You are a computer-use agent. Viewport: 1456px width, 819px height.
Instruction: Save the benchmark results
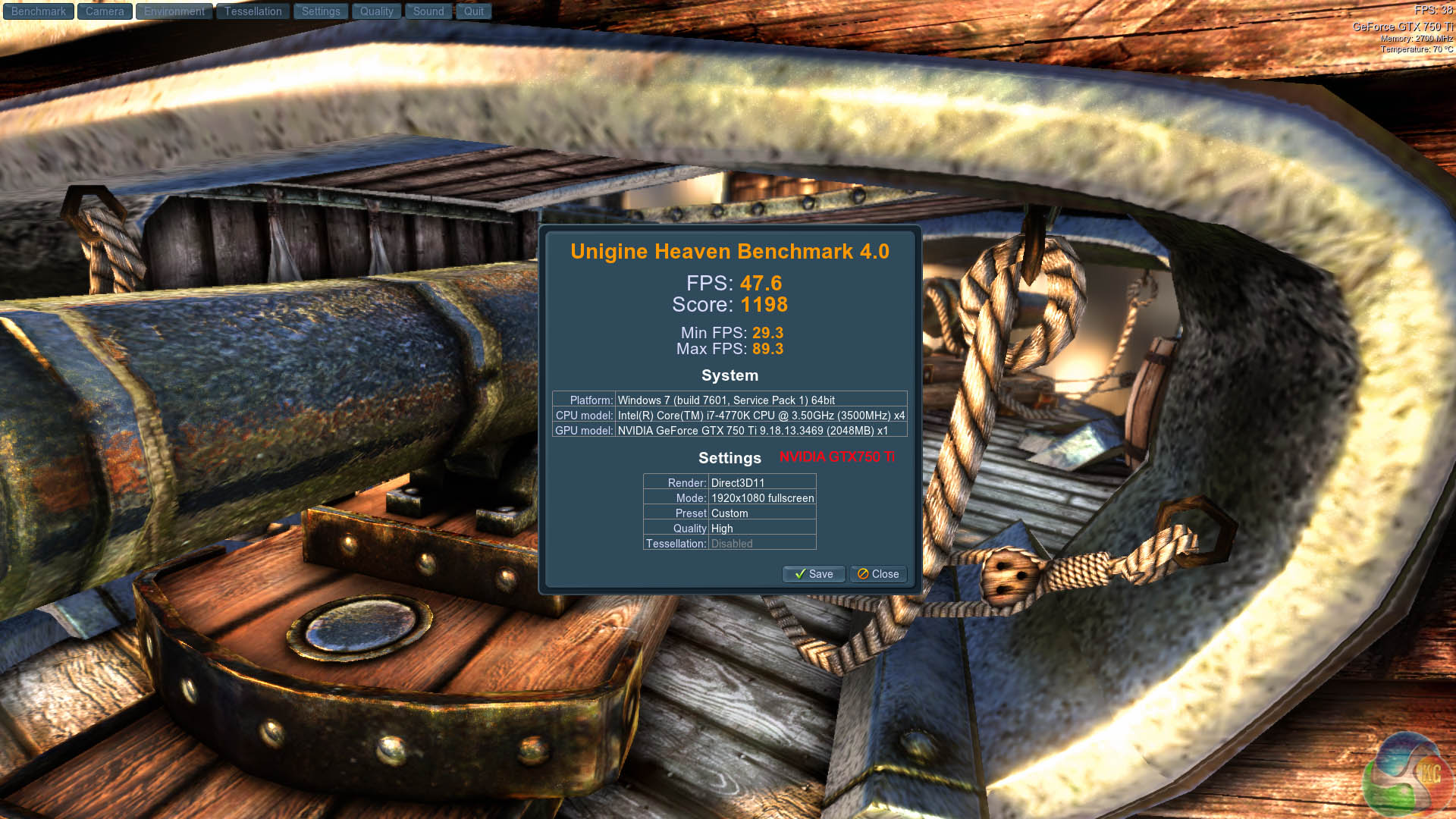point(813,574)
